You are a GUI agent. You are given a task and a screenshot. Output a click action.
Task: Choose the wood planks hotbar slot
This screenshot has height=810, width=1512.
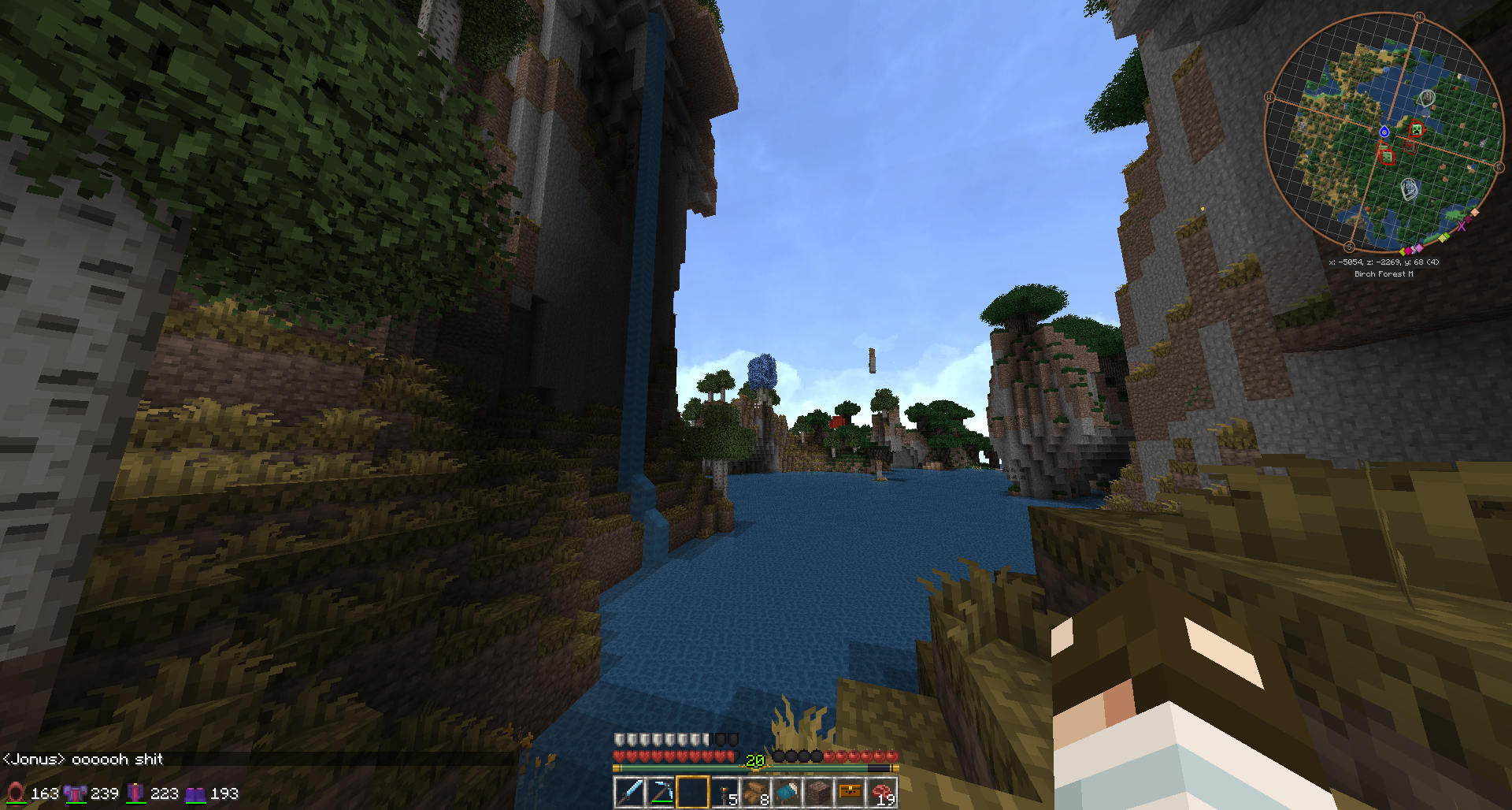pos(755,792)
